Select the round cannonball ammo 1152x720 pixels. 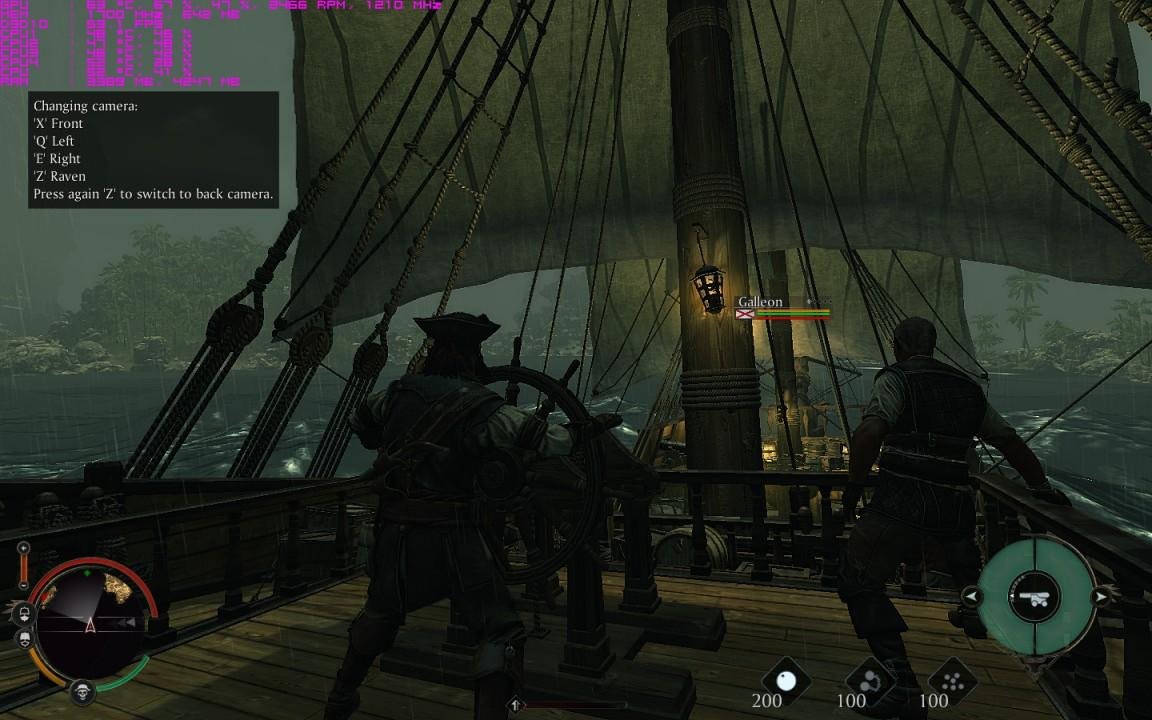tap(785, 678)
